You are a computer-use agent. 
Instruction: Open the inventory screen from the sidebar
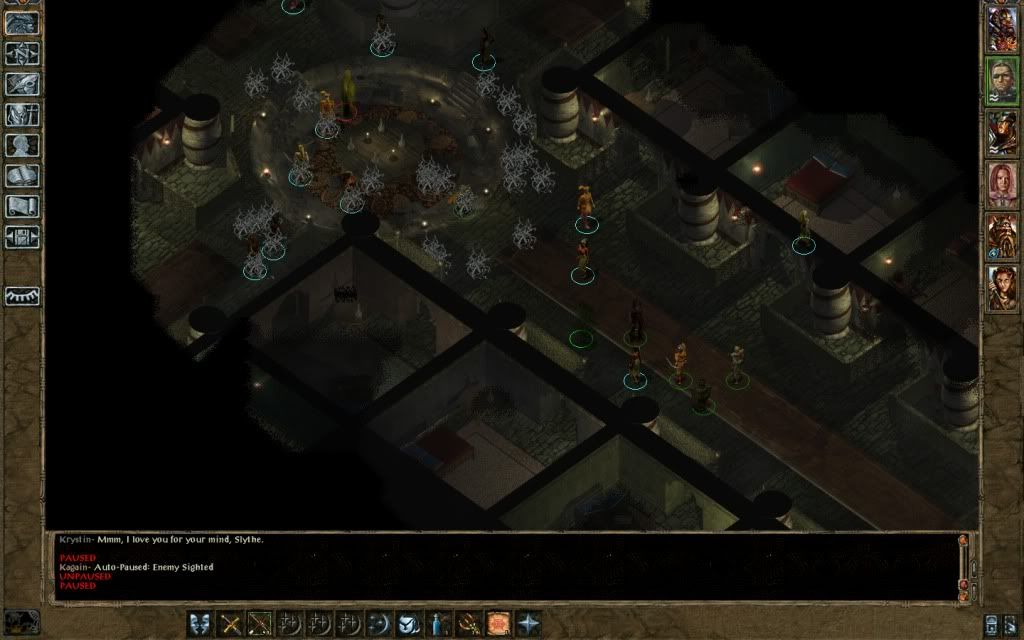(x=22, y=115)
